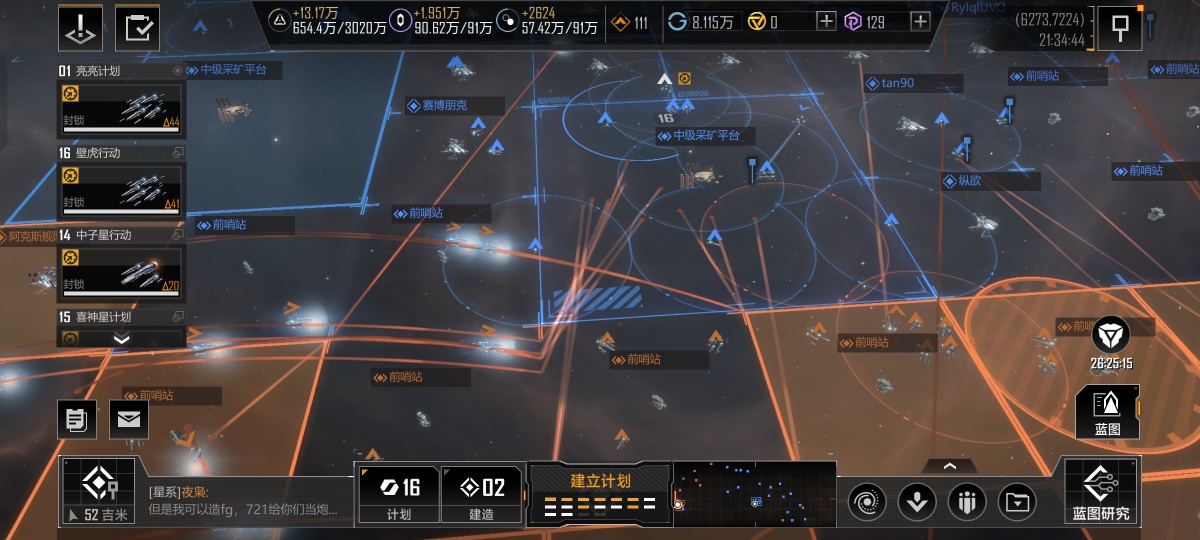The width and height of the screenshot is (1200, 540).
Task: Open the spiral galaxy icon button
Action: tap(867, 501)
